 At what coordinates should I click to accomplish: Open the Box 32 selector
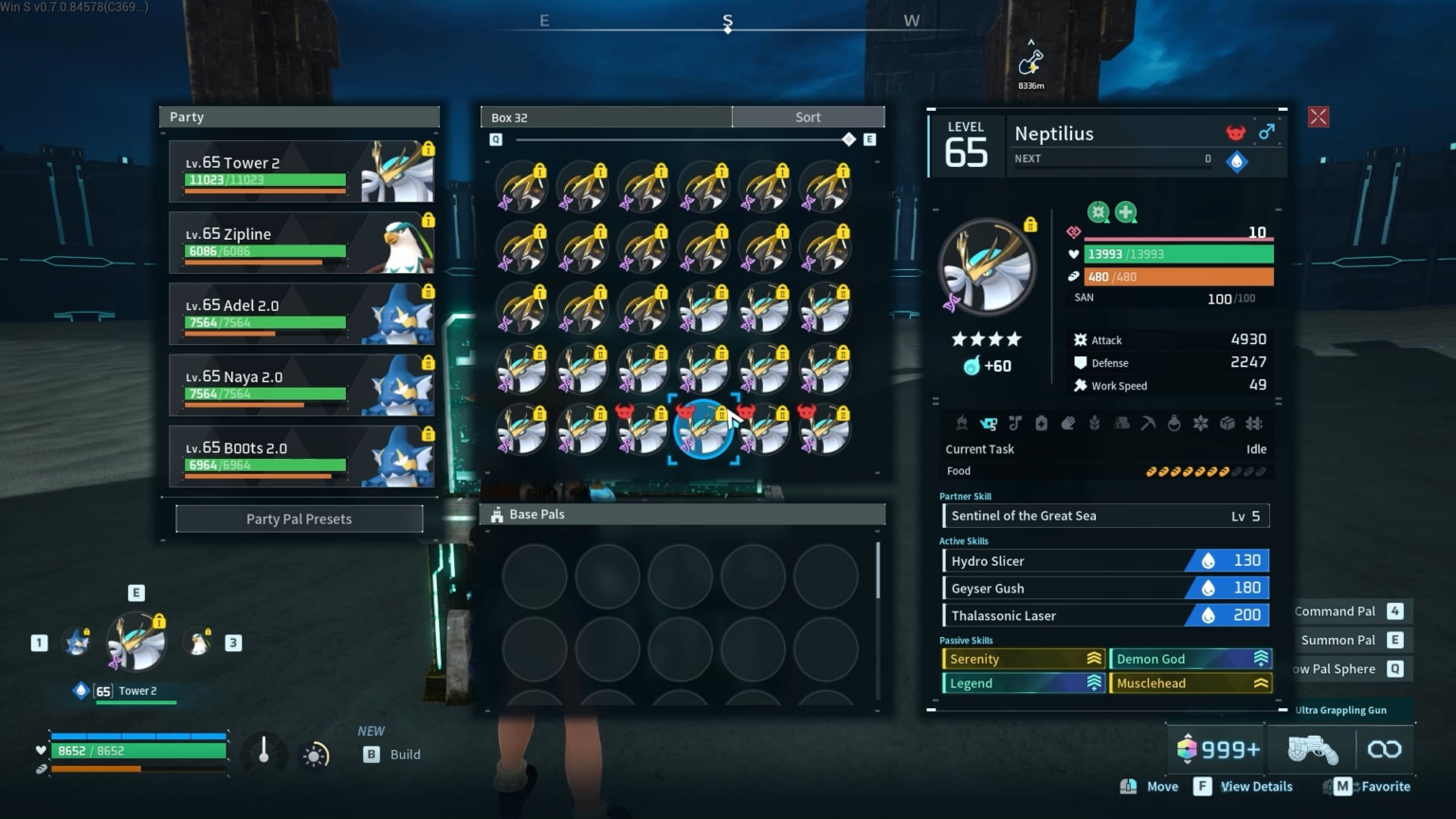[605, 117]
